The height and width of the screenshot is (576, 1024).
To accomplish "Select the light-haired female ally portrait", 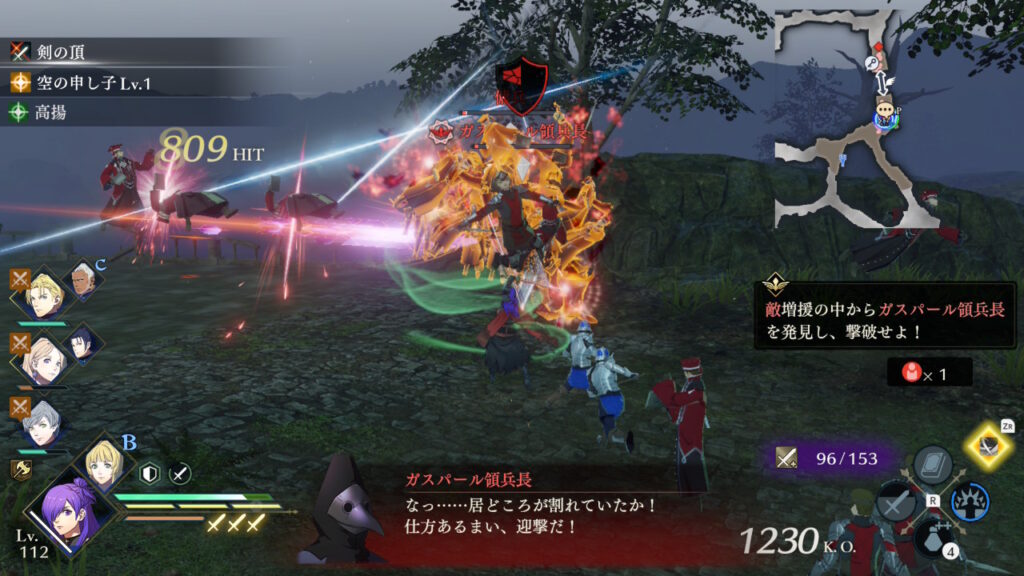I will point(46,361).
